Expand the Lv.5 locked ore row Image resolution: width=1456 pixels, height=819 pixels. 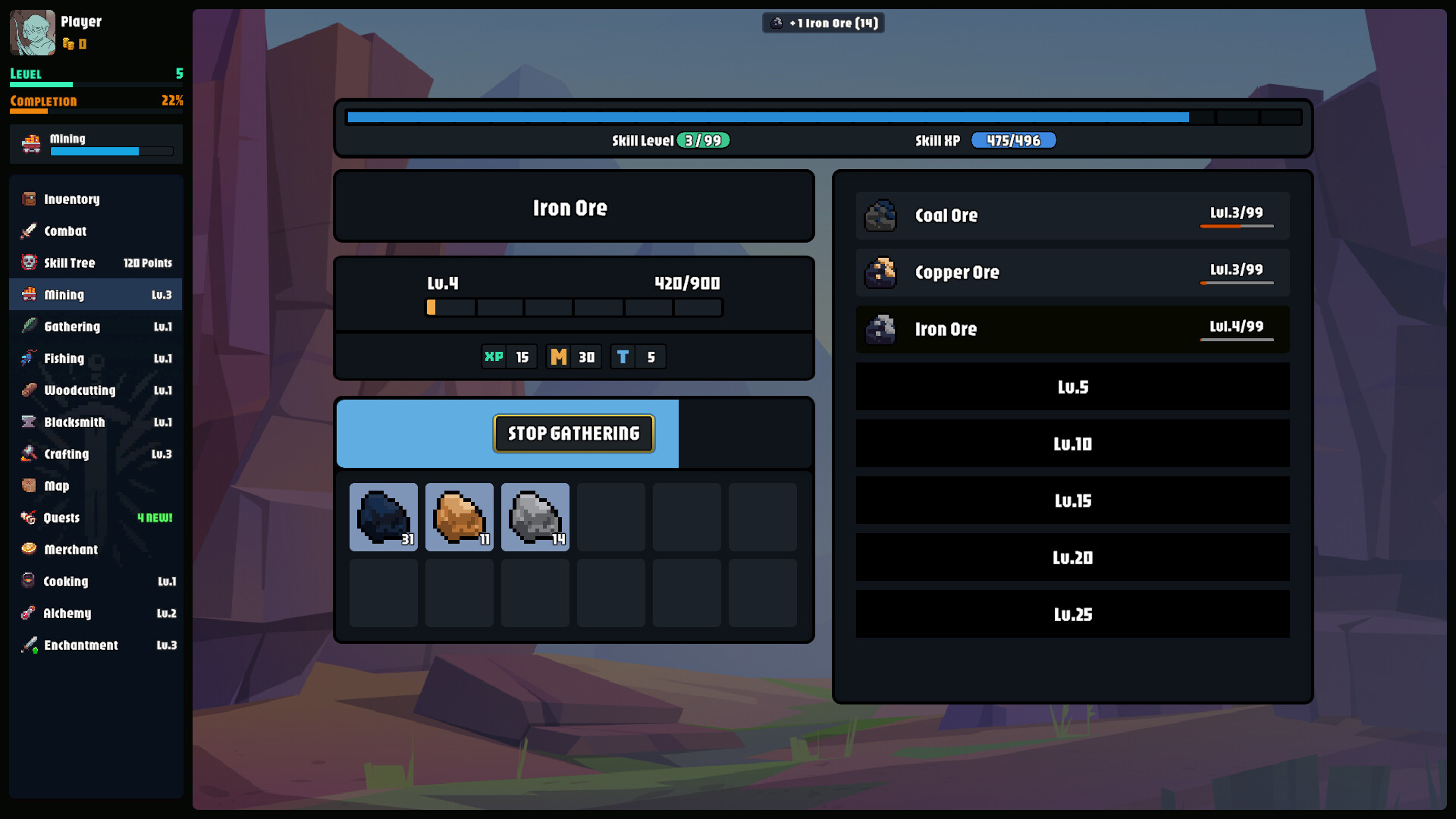[1072, 387]
